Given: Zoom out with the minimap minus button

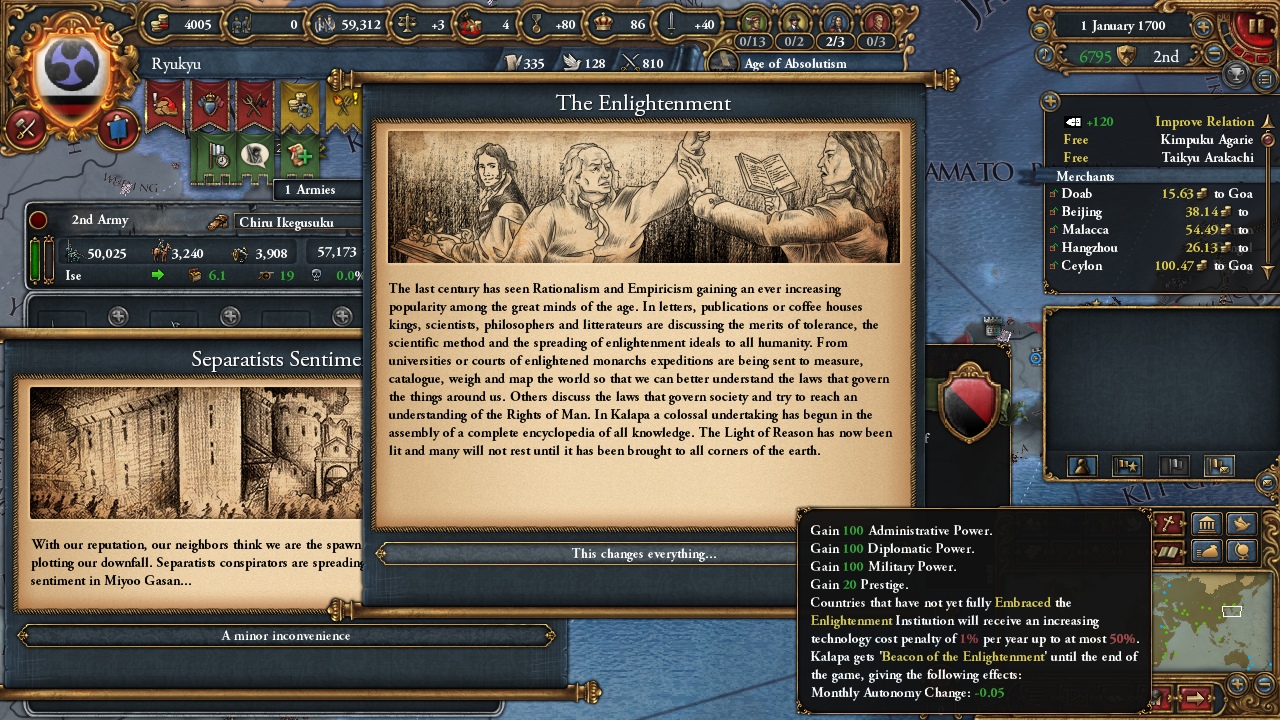Looking at the screenshot, I should pos(1266,684).
